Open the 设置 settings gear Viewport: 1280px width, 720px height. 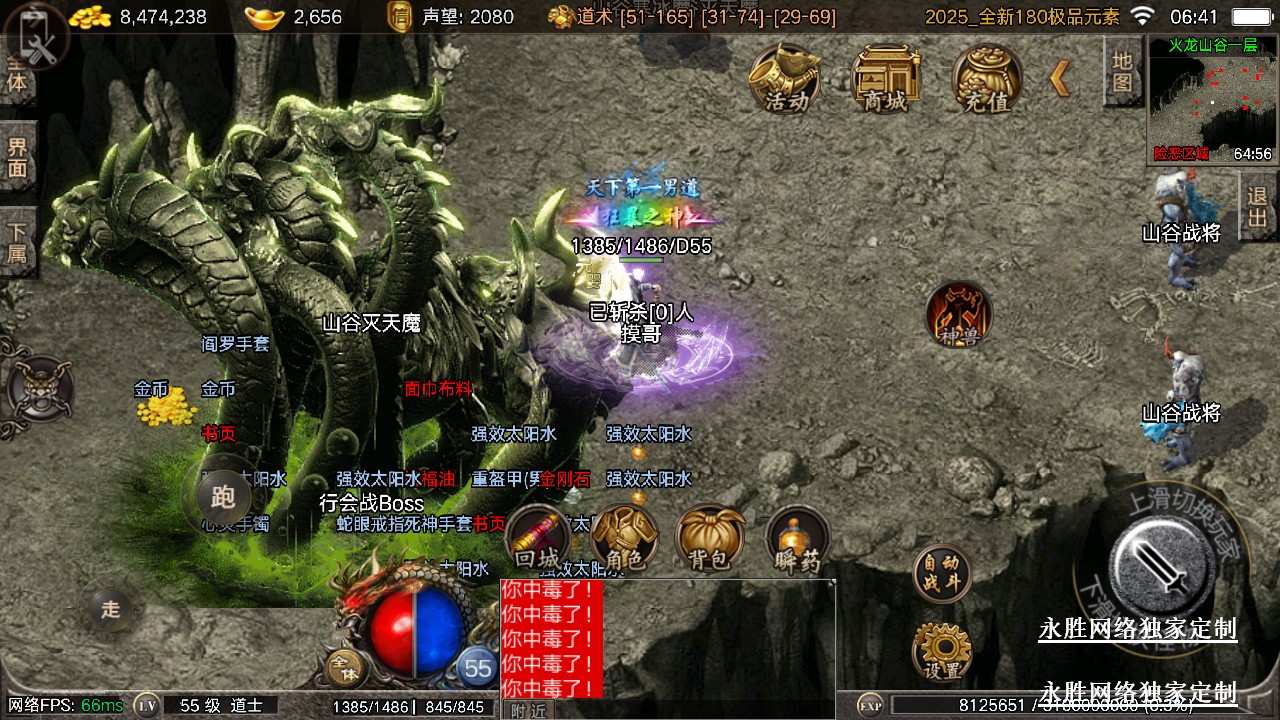942,653
